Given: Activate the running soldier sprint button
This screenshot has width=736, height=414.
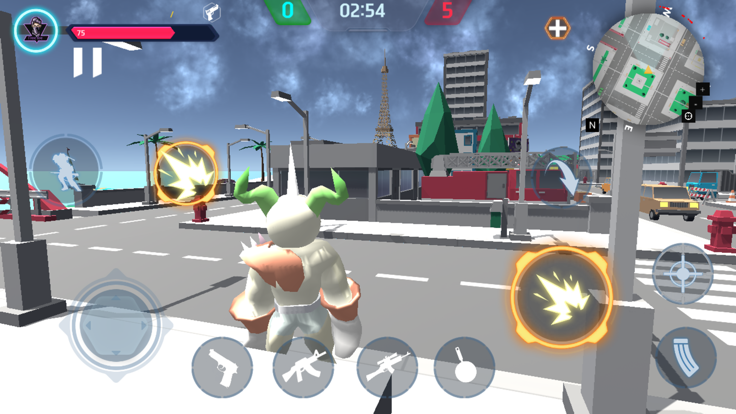Looking at the screenshot, I should pos(65,166).
